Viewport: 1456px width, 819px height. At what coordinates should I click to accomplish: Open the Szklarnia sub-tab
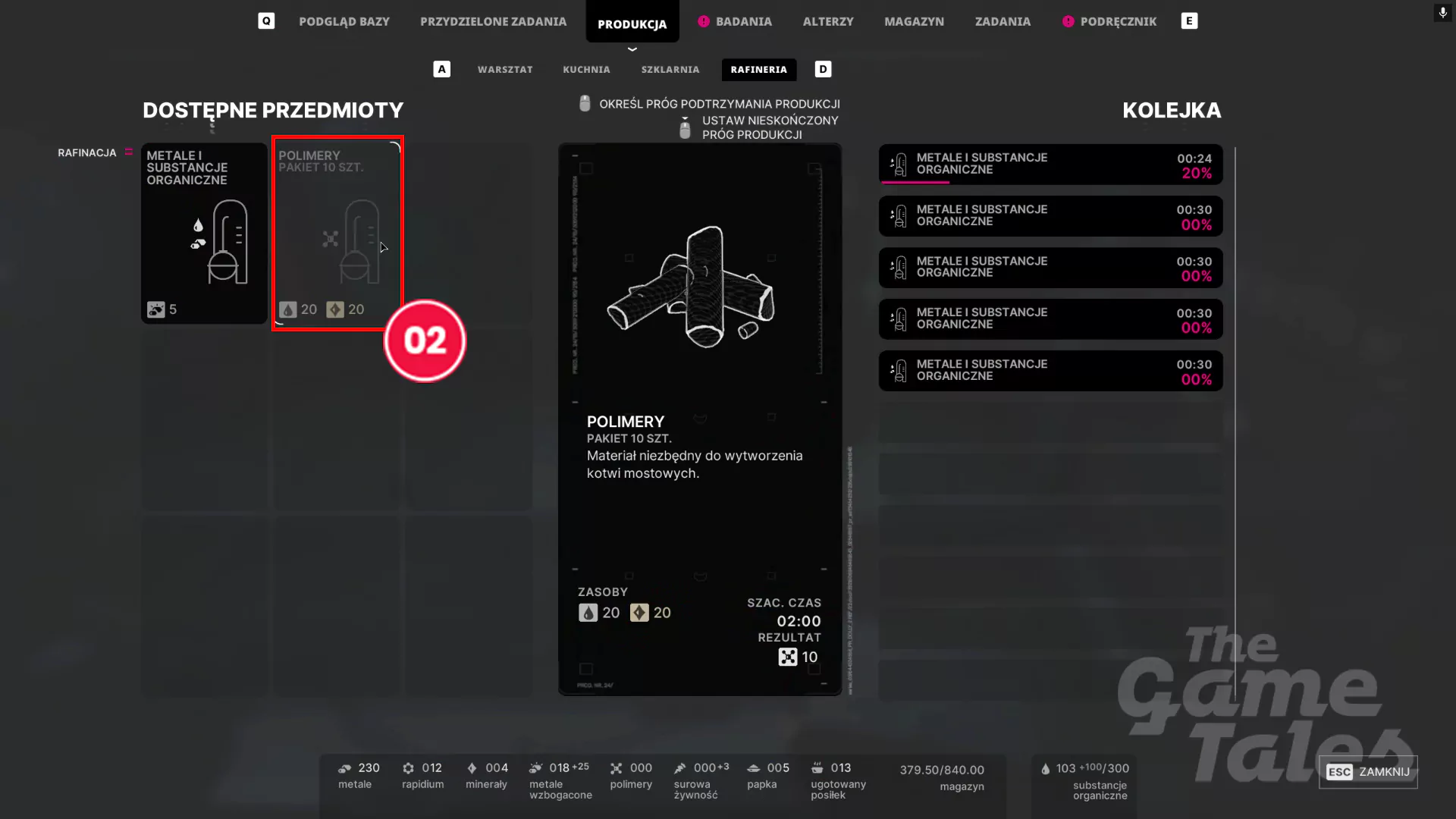click(670, 69)
